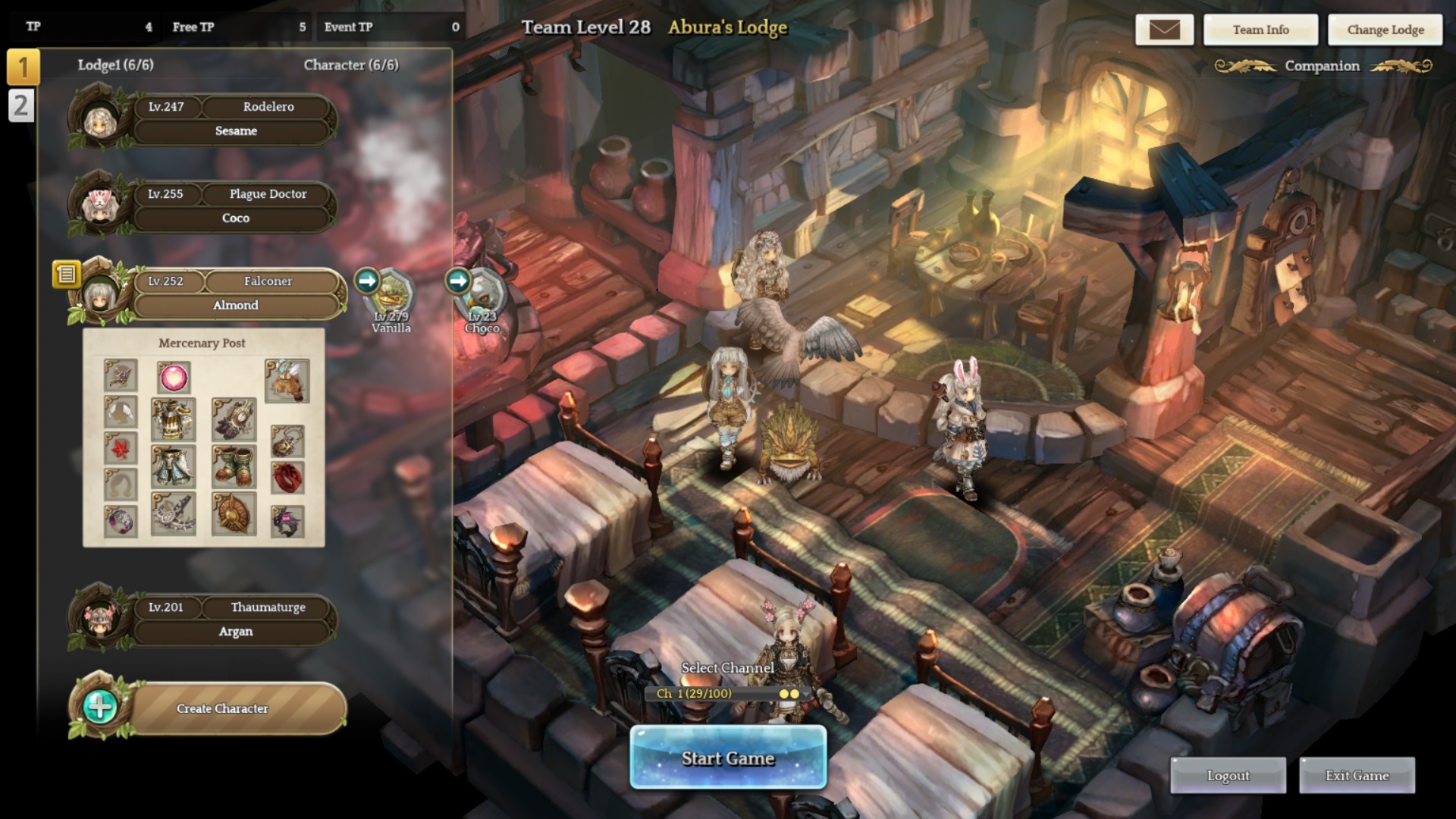Screen dimensions: 1456x819
Task: Click the pink heart item slot
Action: coord(174,377)
